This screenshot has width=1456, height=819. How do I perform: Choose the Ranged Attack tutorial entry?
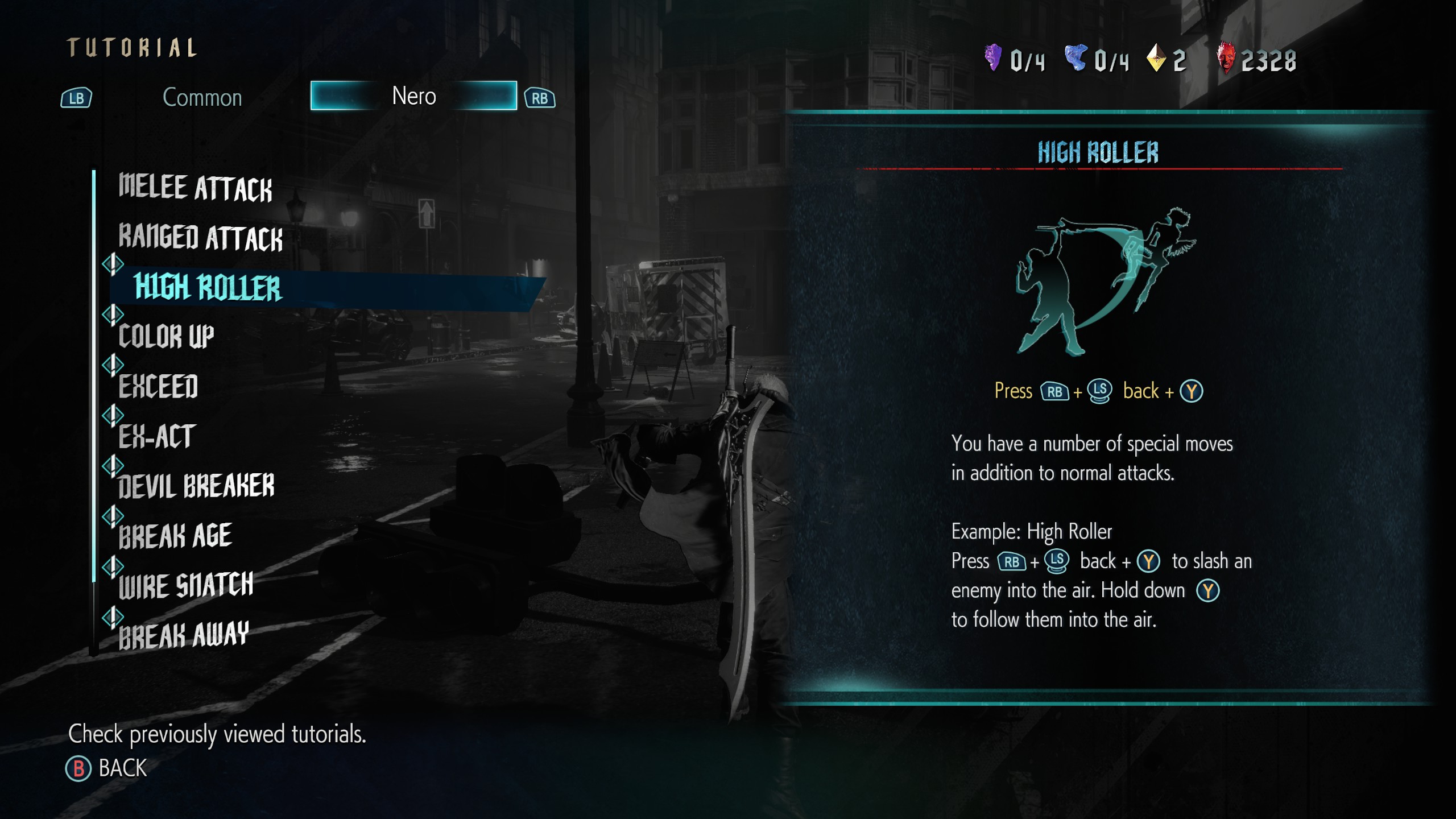coord(200,238)
